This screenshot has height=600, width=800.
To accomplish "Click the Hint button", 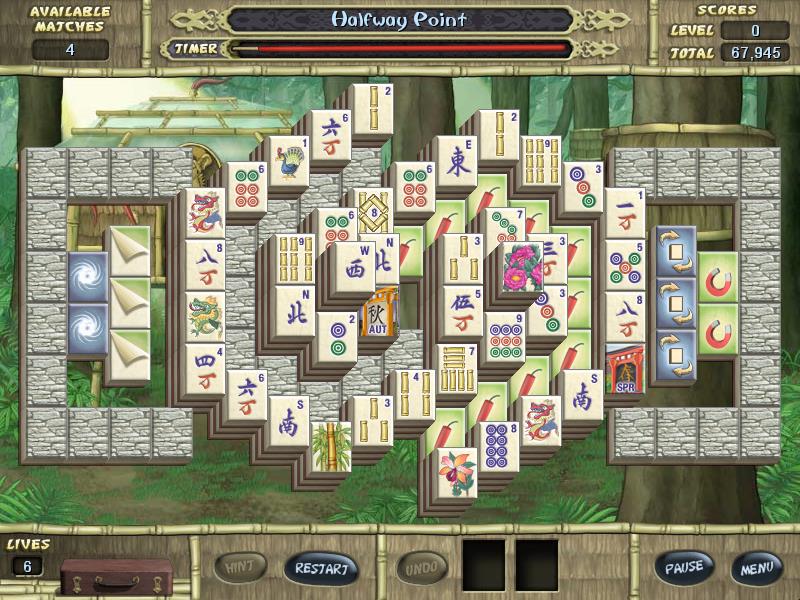I will tap(240, 568).
